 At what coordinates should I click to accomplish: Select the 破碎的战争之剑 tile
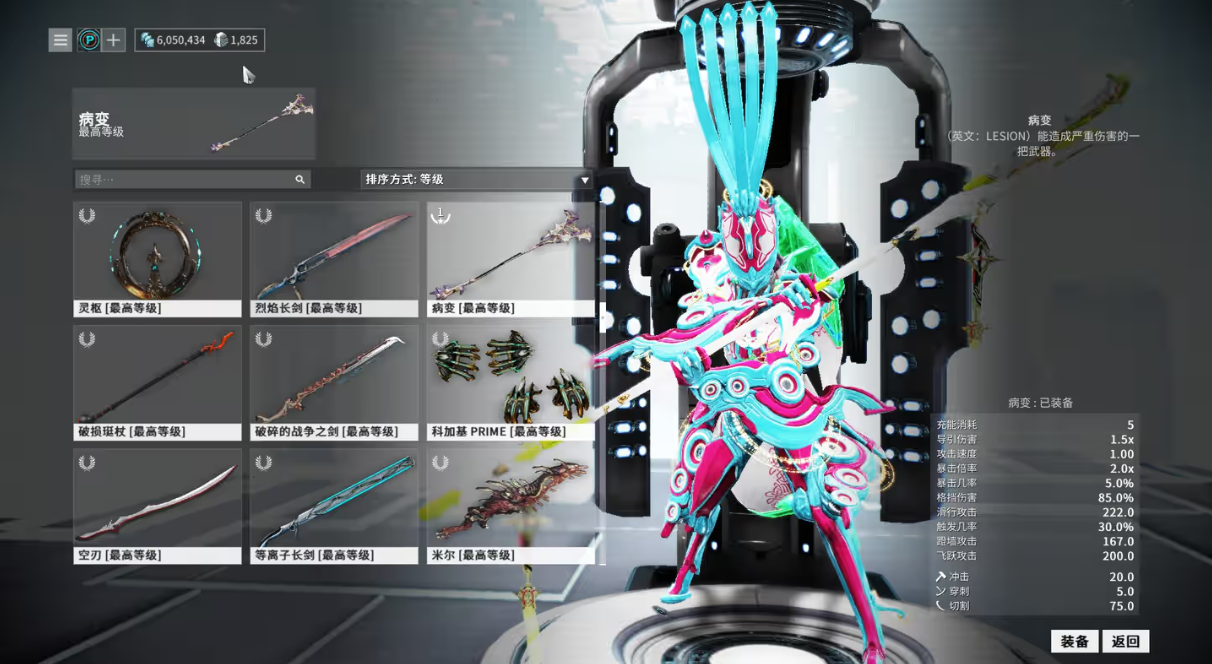click(334, 382)
